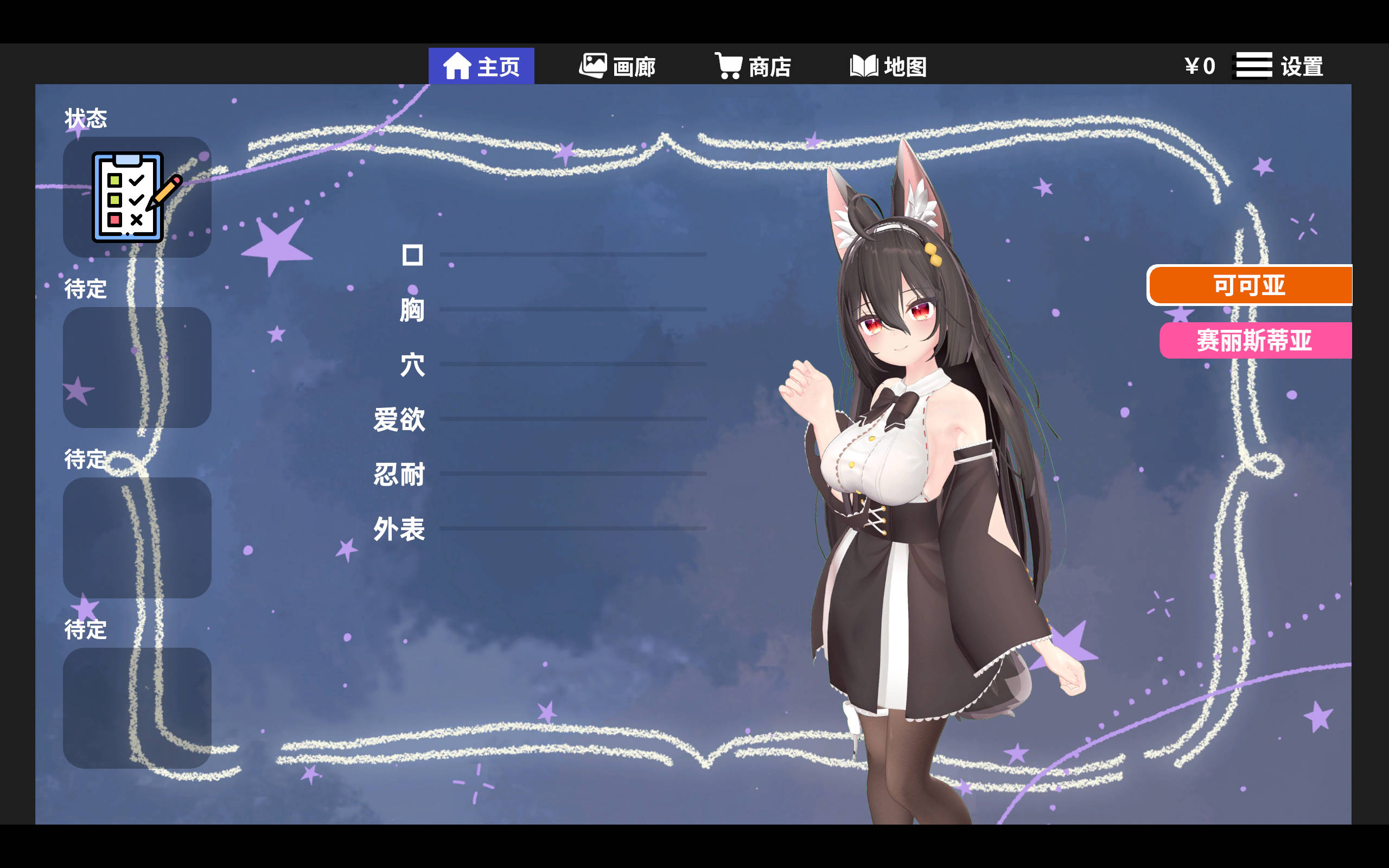
Task: Click the hamburger menu icon next to 设置
Action: pos(1253,65)
